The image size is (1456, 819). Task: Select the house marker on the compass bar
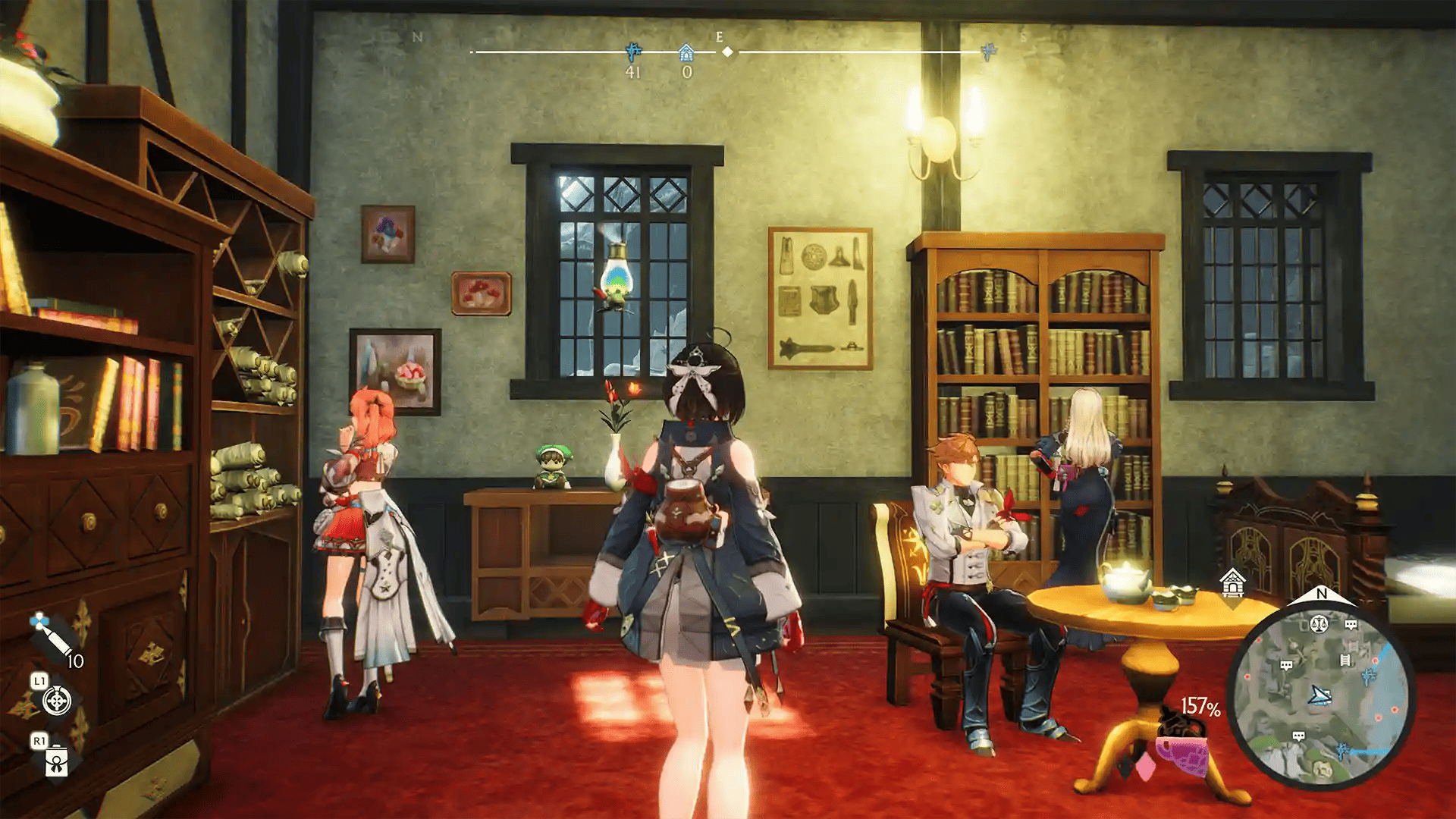(x=686, y=52)
